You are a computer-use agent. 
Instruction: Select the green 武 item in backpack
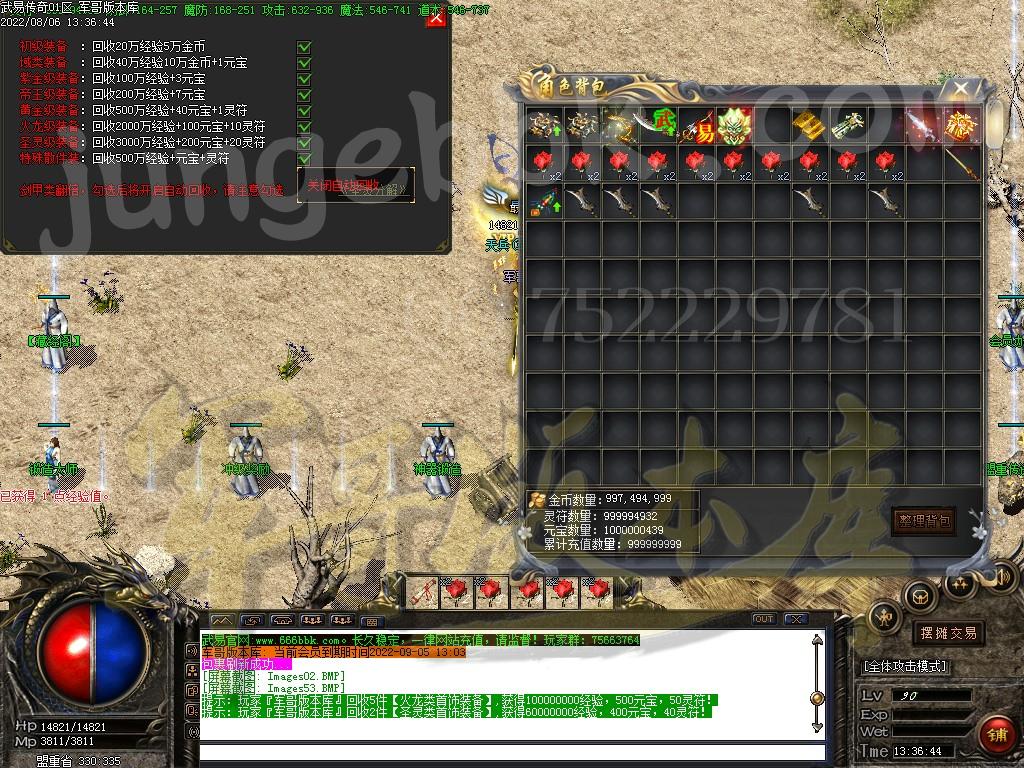pos(658,125)
